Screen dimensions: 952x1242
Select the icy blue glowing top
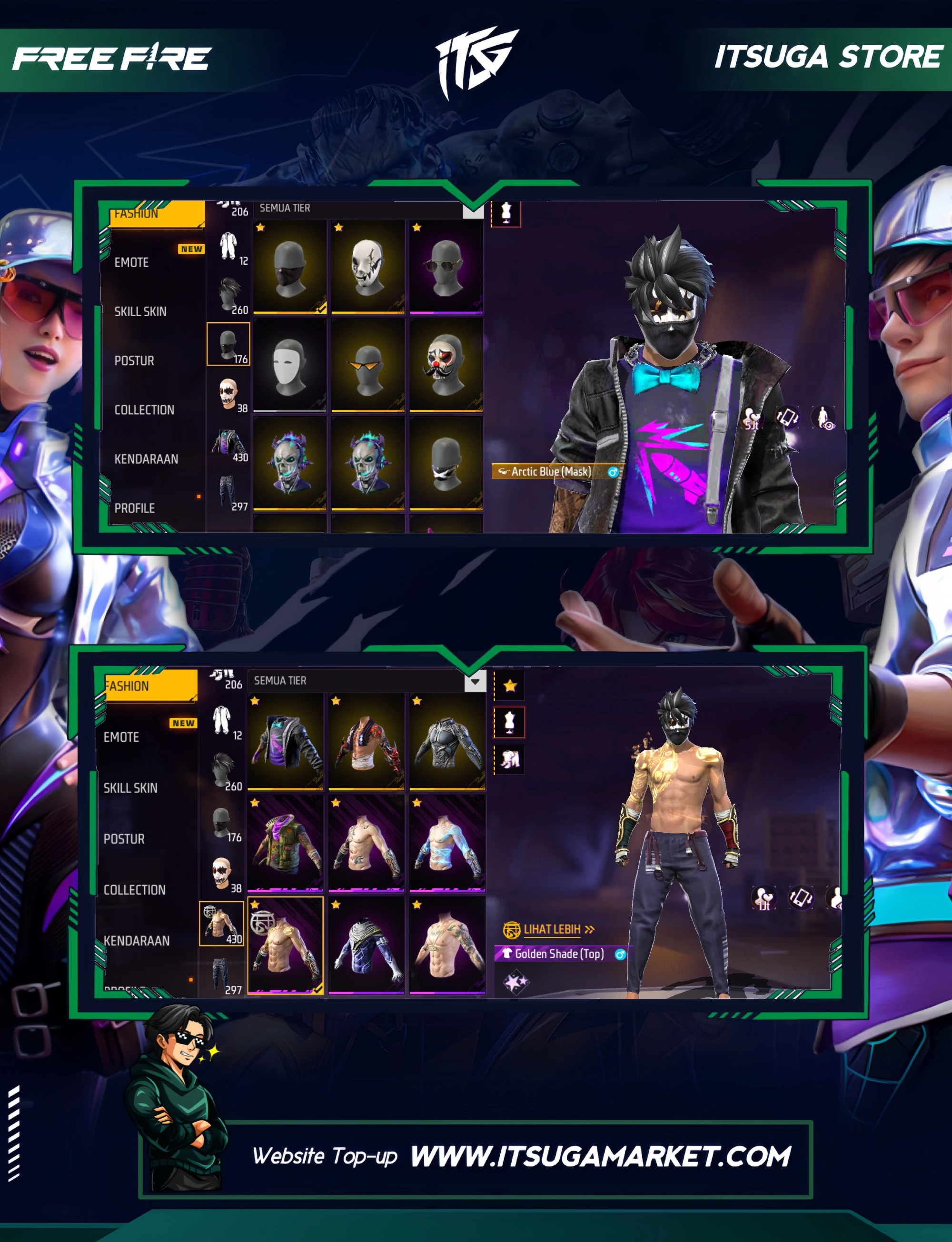[x=447, y=843]
